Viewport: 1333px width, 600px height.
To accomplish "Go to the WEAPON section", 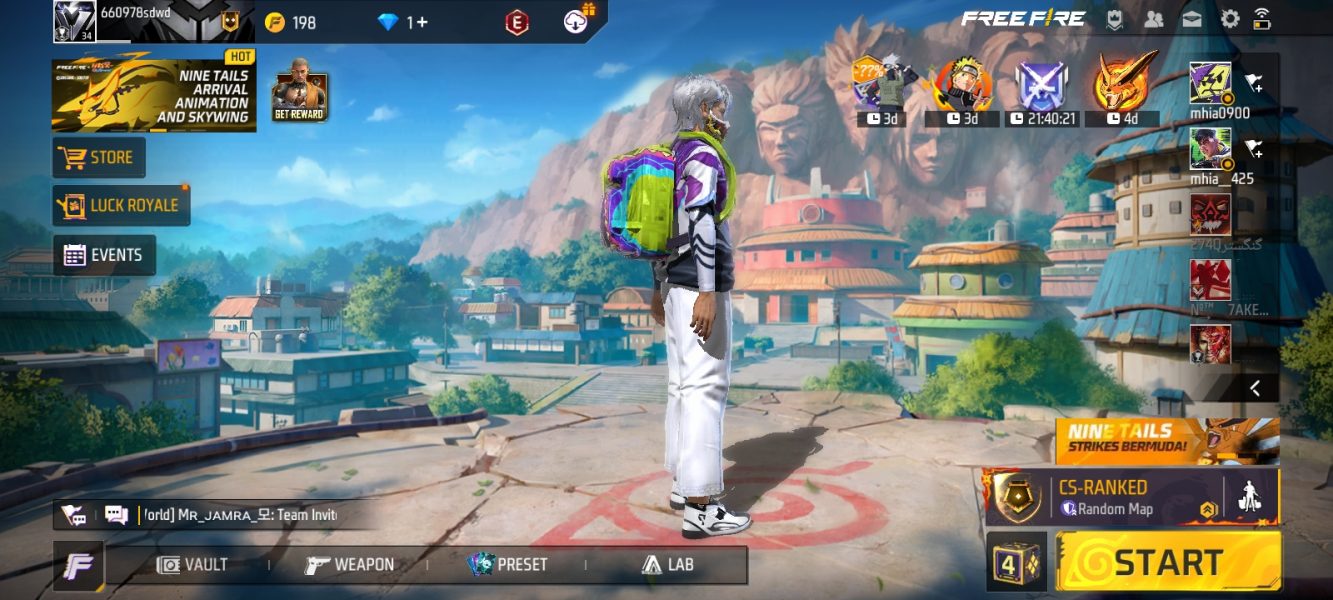I will [x=350, y=565].
